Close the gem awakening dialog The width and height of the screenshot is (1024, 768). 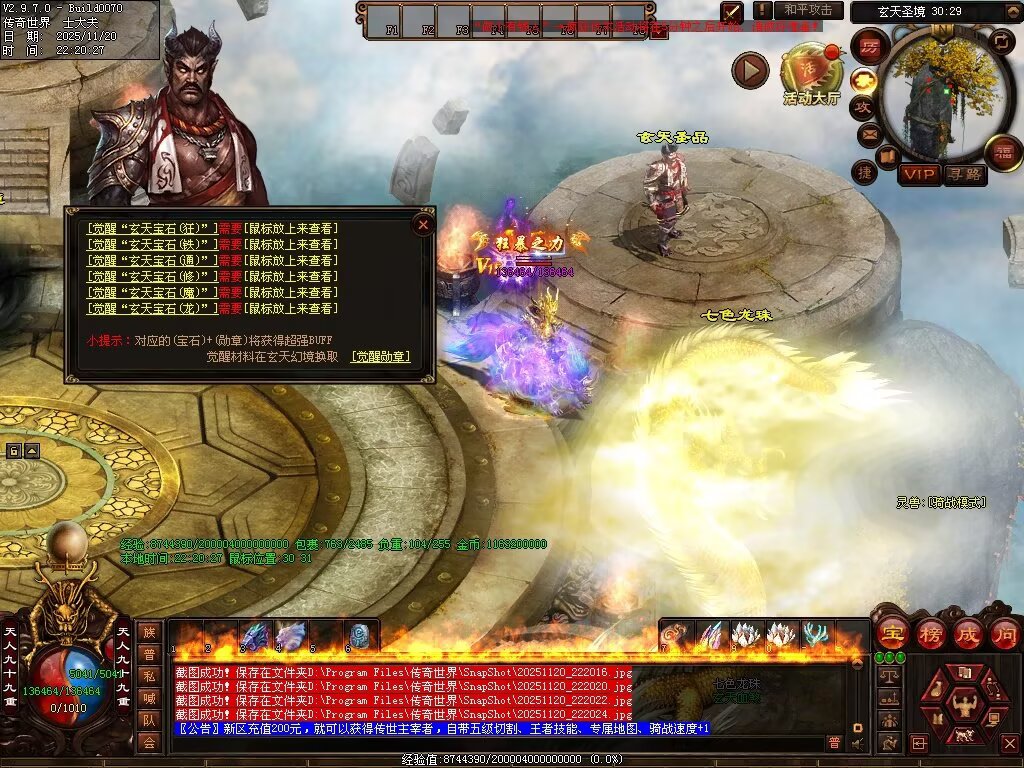423,225
